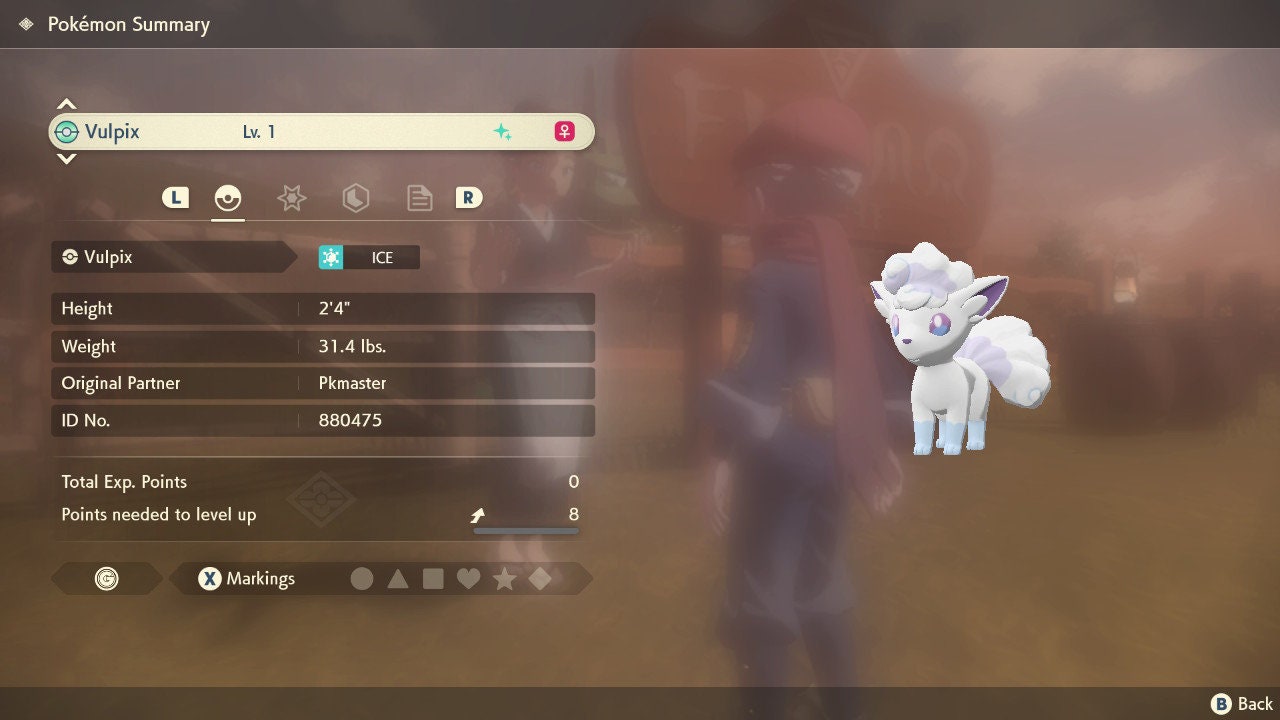Toggle the circle marking
Screen dimensions: 1280x720
362,578
